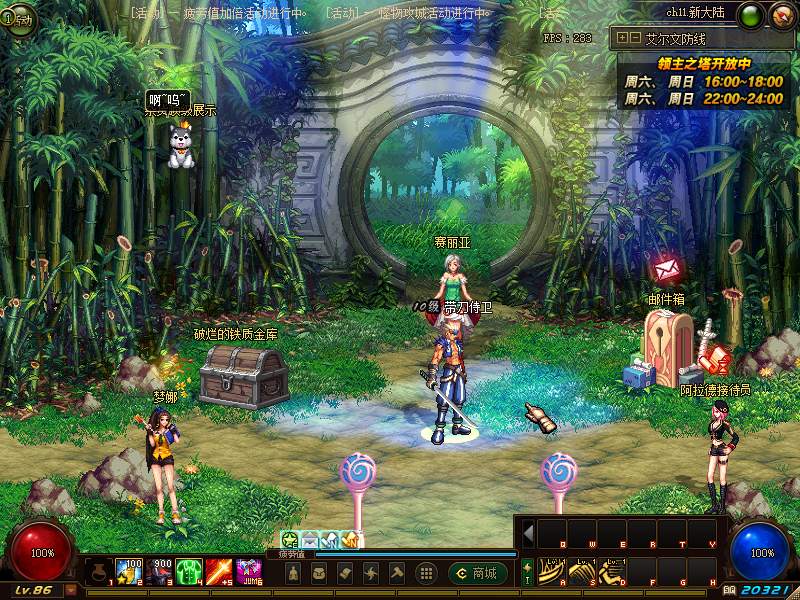800x600 pixels.
Task: Click the hammer icon in the menu bar
Action: tap(396, 573)
